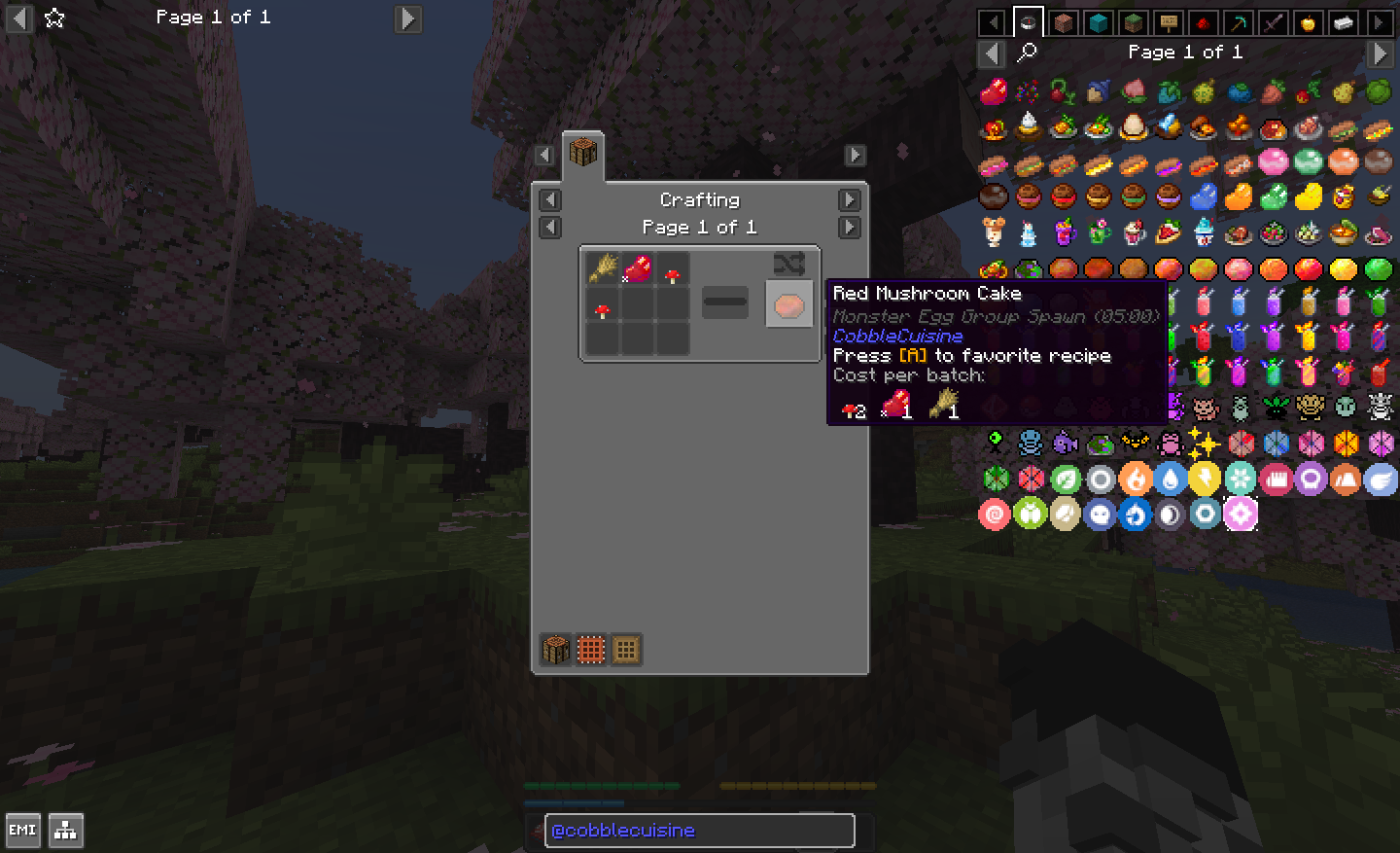Screen dimensions: 1400x853
Task: Go to the next Crafting recipe page
Action: pos(849,227)
